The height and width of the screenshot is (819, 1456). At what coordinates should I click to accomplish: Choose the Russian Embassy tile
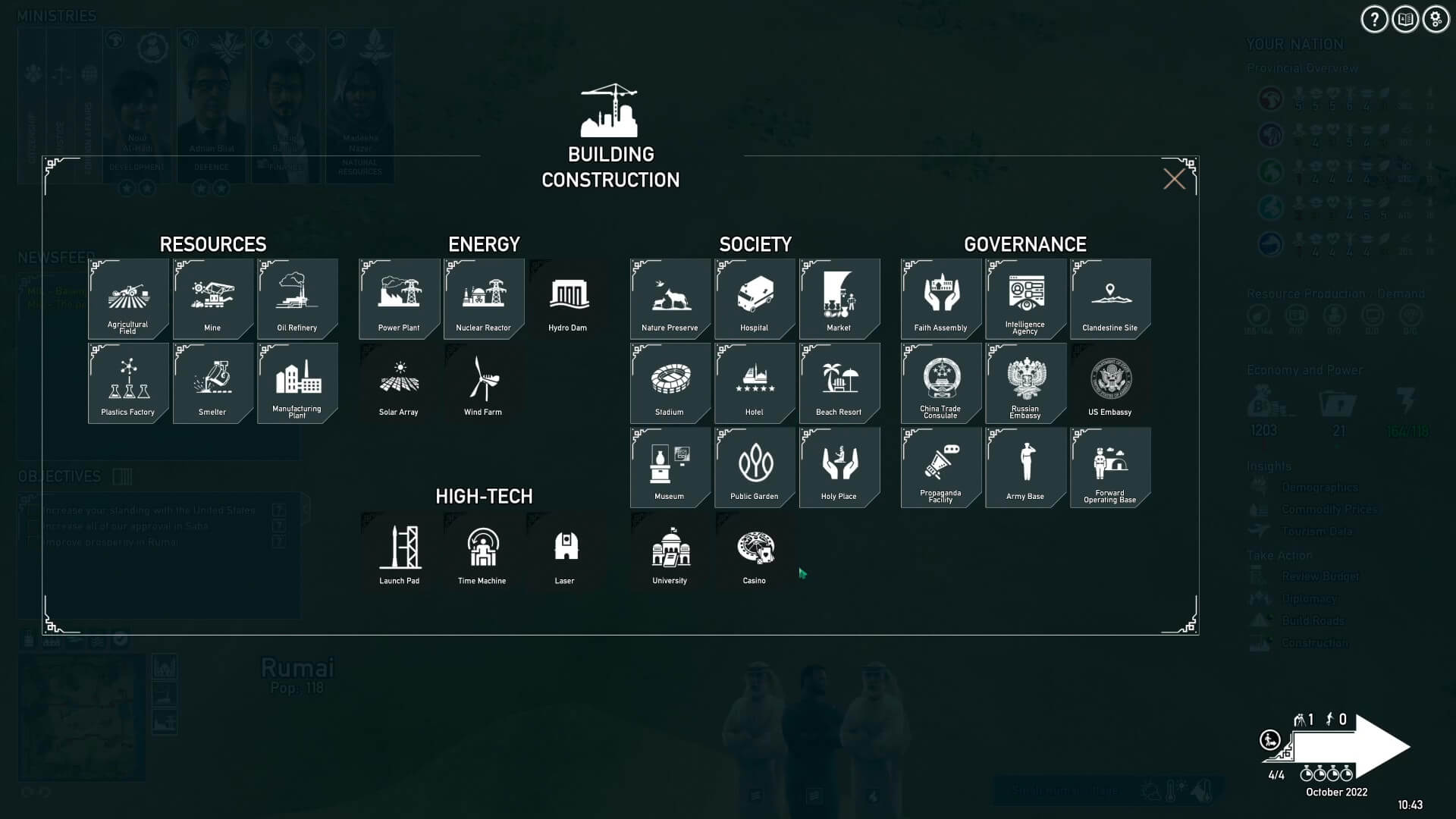click(1025, 382)
